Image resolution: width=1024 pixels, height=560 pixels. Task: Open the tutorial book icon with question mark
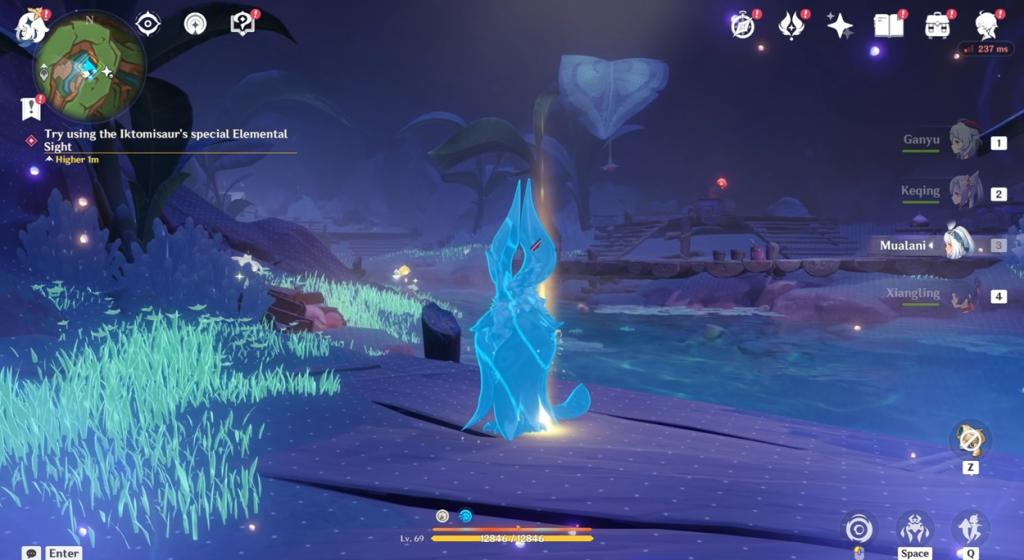coord(242,23)
